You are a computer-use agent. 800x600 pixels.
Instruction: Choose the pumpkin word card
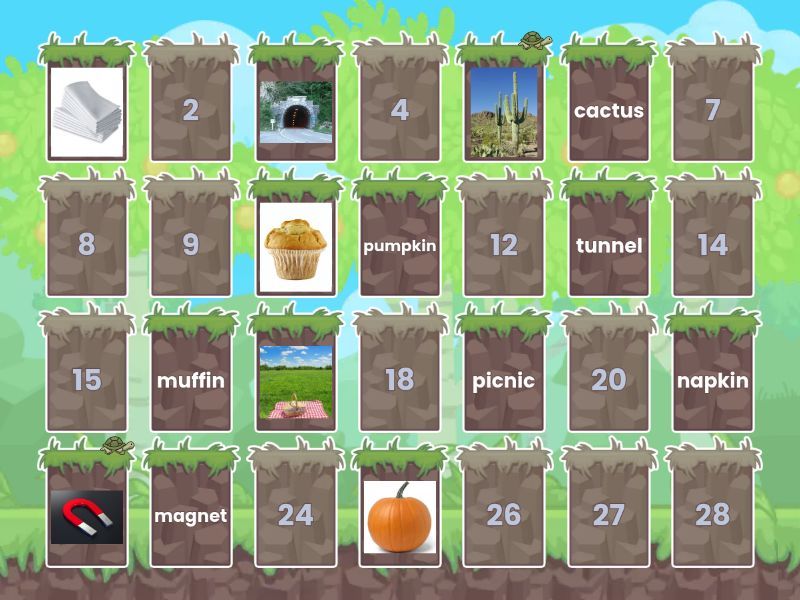point(399,245)
